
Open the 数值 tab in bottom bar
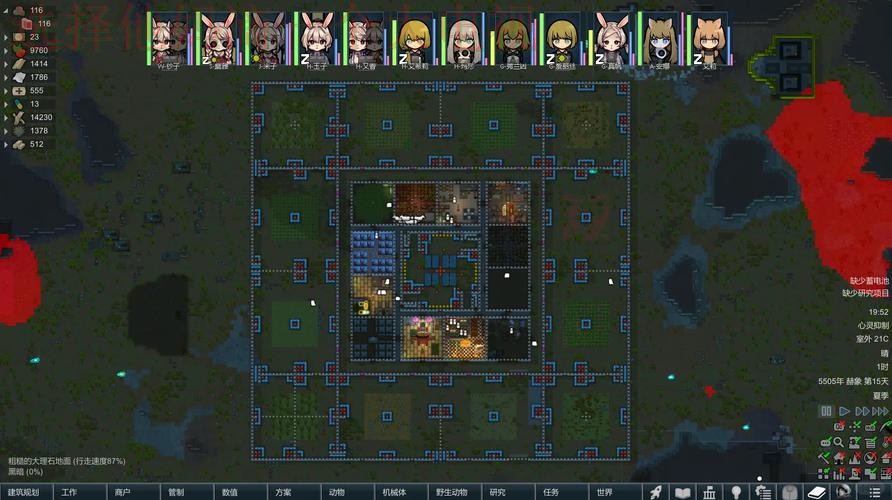tap(229, 492)
